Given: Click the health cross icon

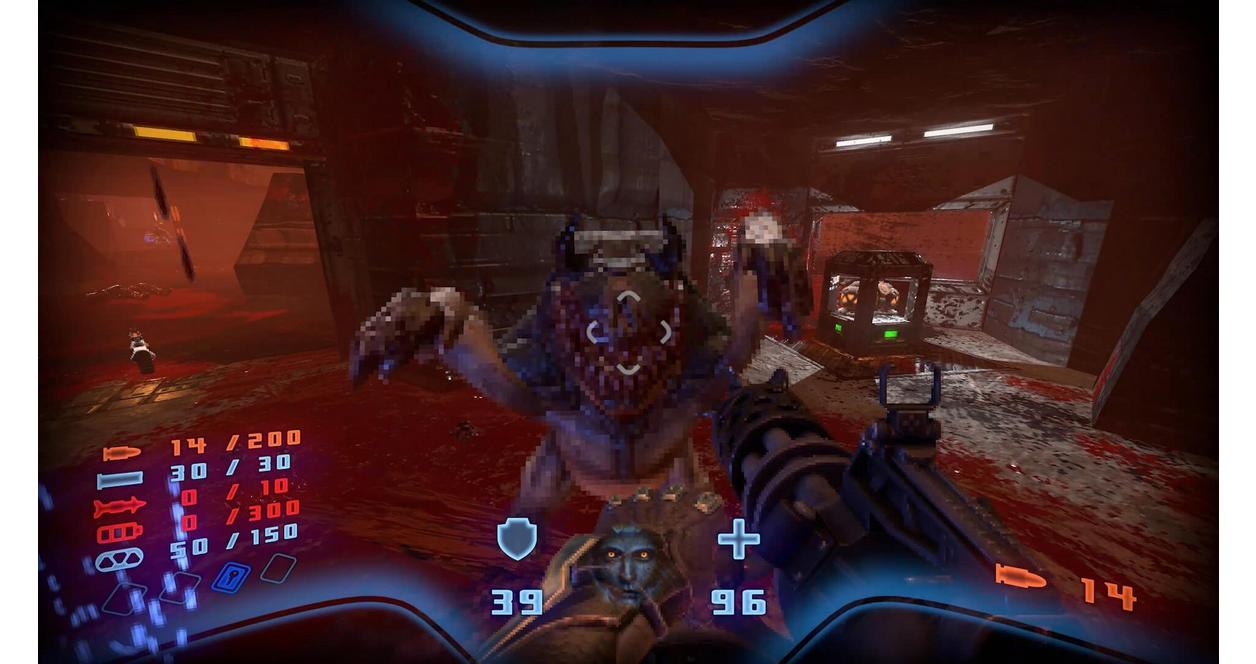Looking at the screenshot, I should [738, 539].
